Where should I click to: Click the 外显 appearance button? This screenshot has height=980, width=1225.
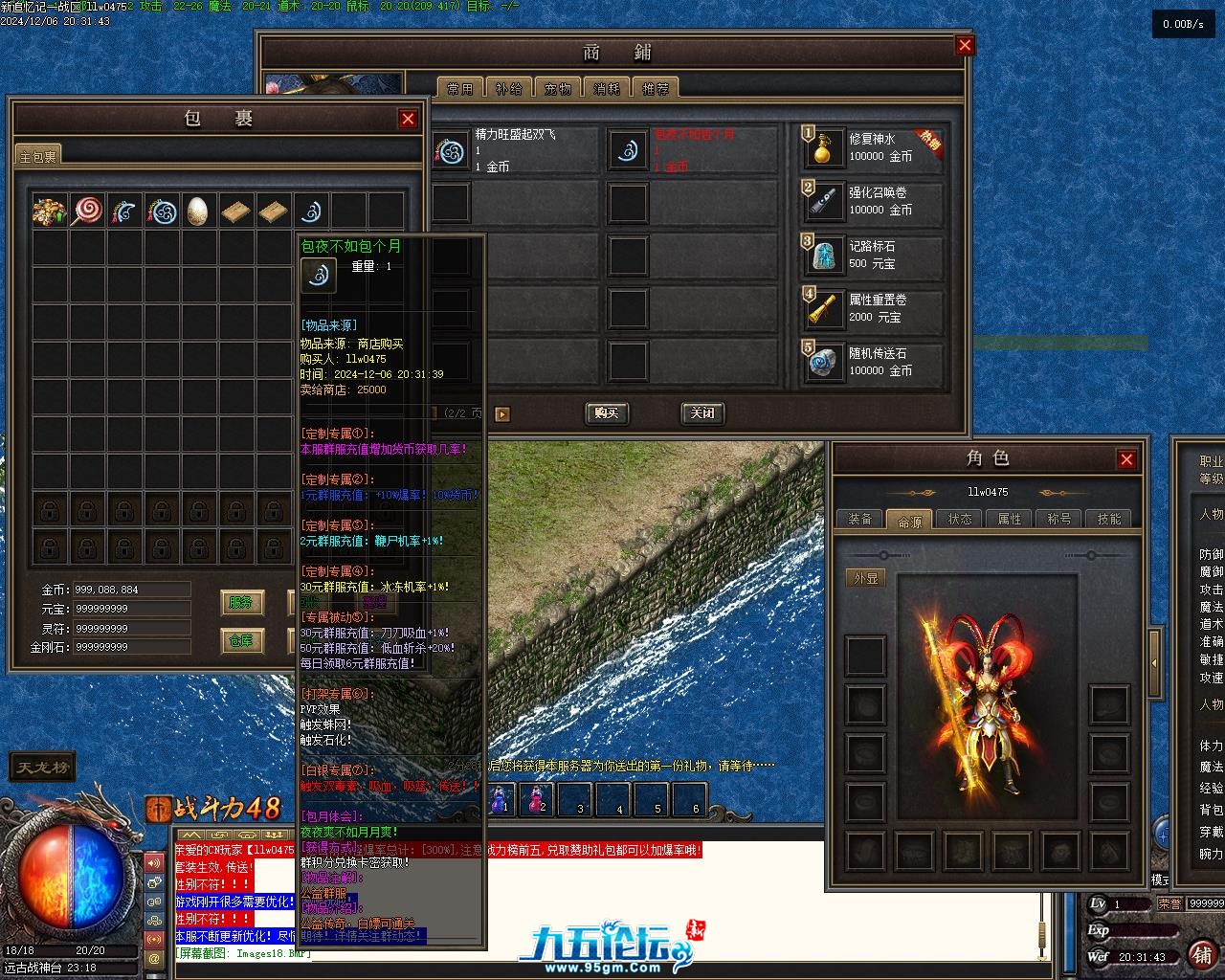pos(865,578)
